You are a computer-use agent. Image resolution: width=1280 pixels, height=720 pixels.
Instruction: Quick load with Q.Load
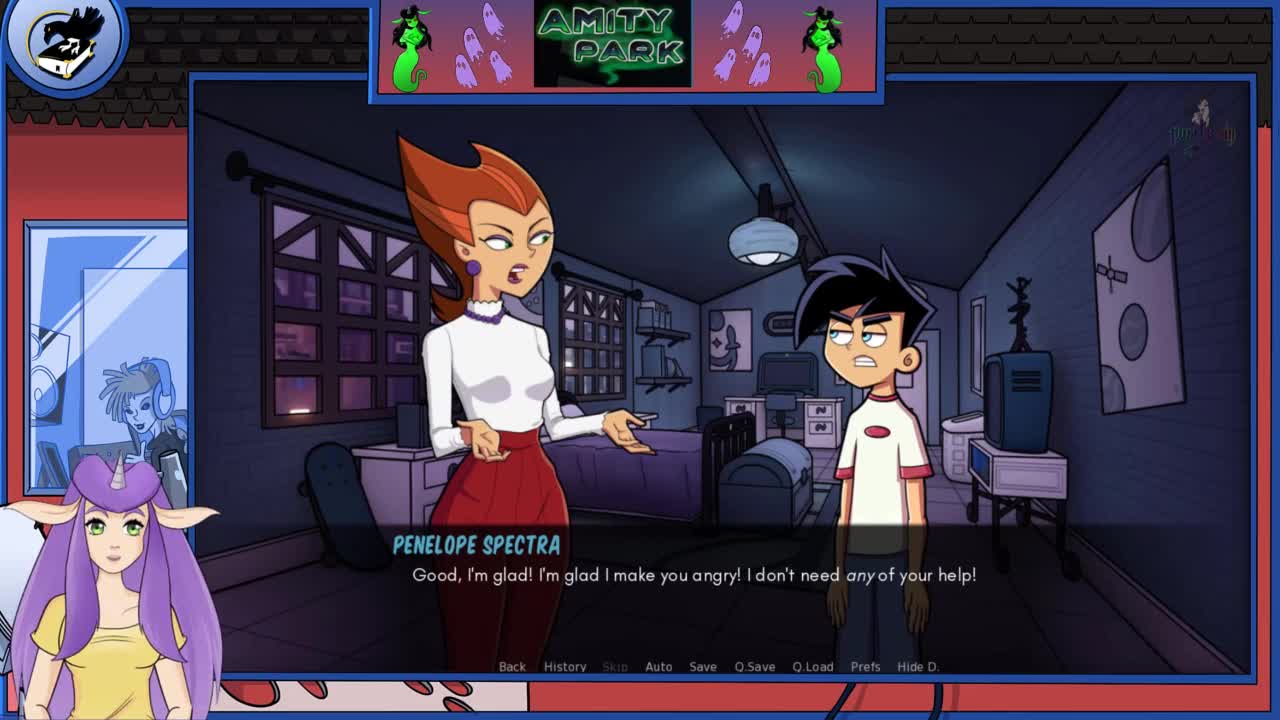click(x=813, y=667)
